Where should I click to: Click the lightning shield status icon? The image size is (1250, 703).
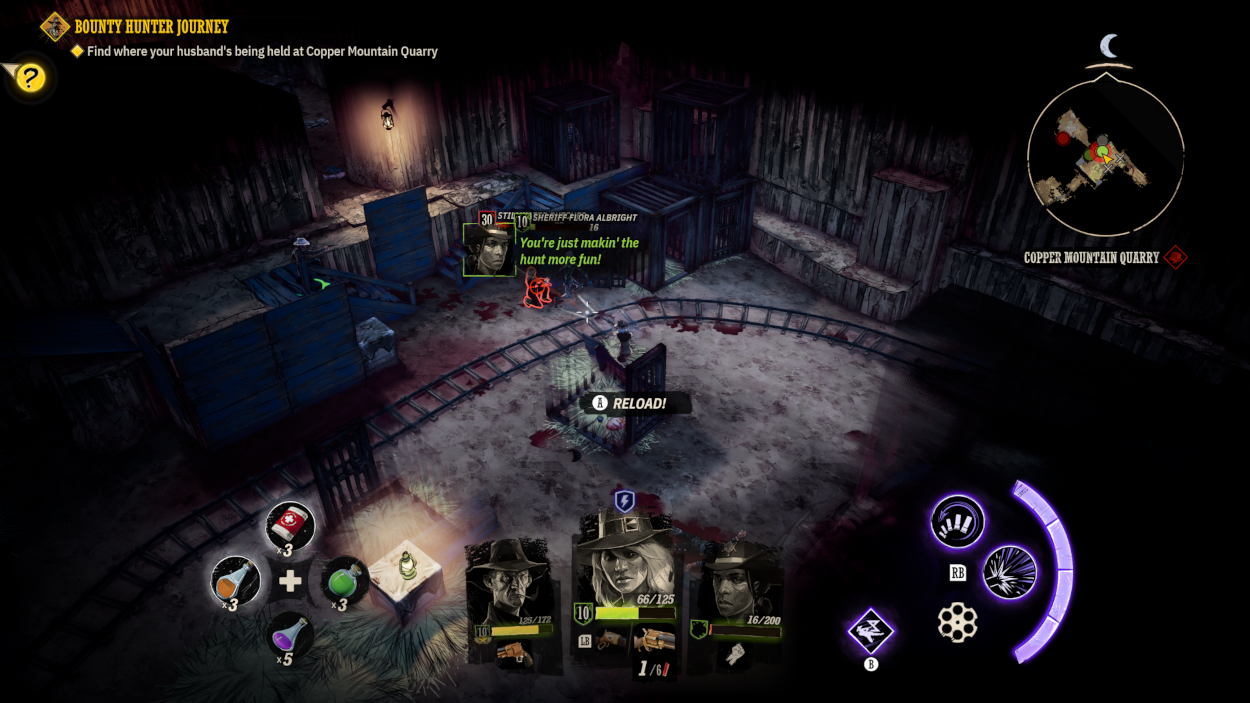pos(624,501)
